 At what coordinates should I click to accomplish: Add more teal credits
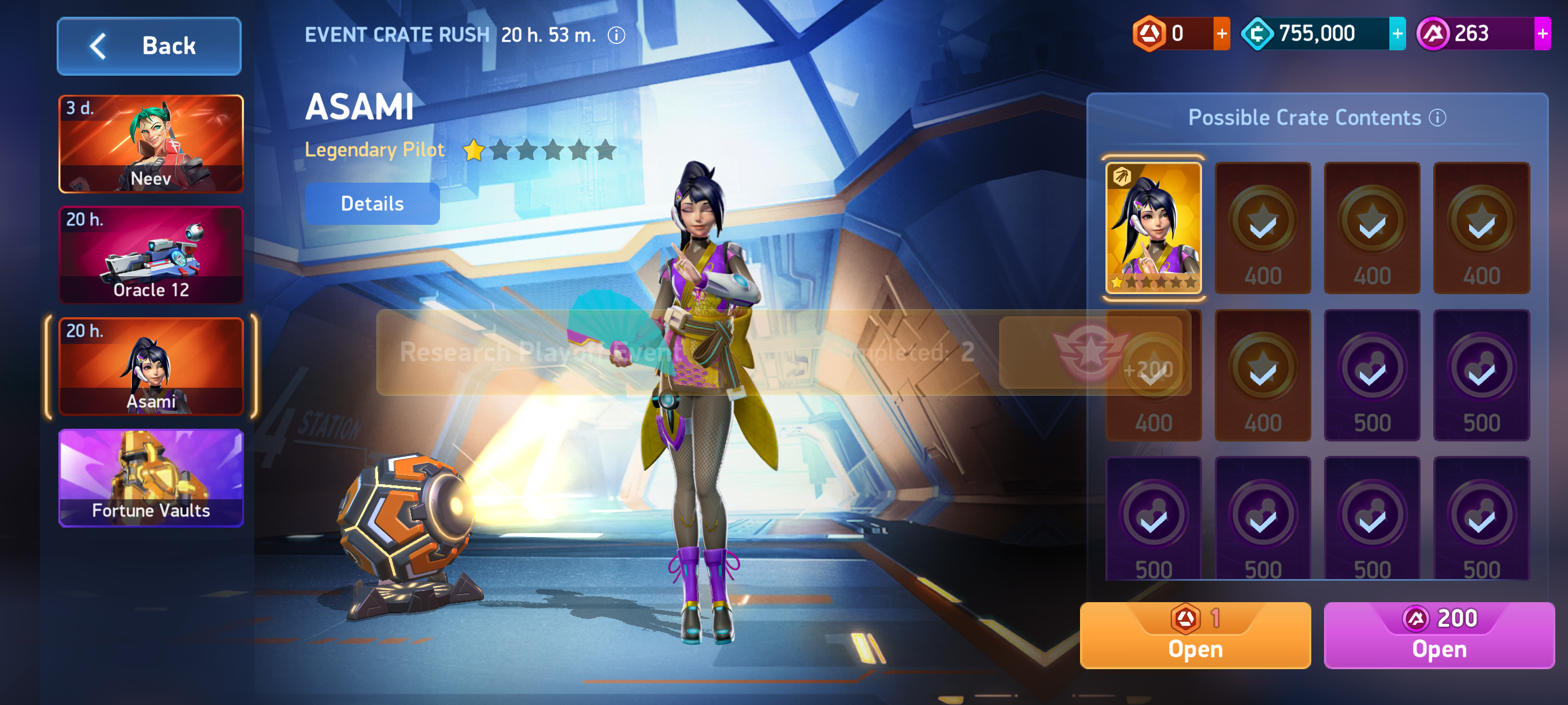(x=1397, y=34)
